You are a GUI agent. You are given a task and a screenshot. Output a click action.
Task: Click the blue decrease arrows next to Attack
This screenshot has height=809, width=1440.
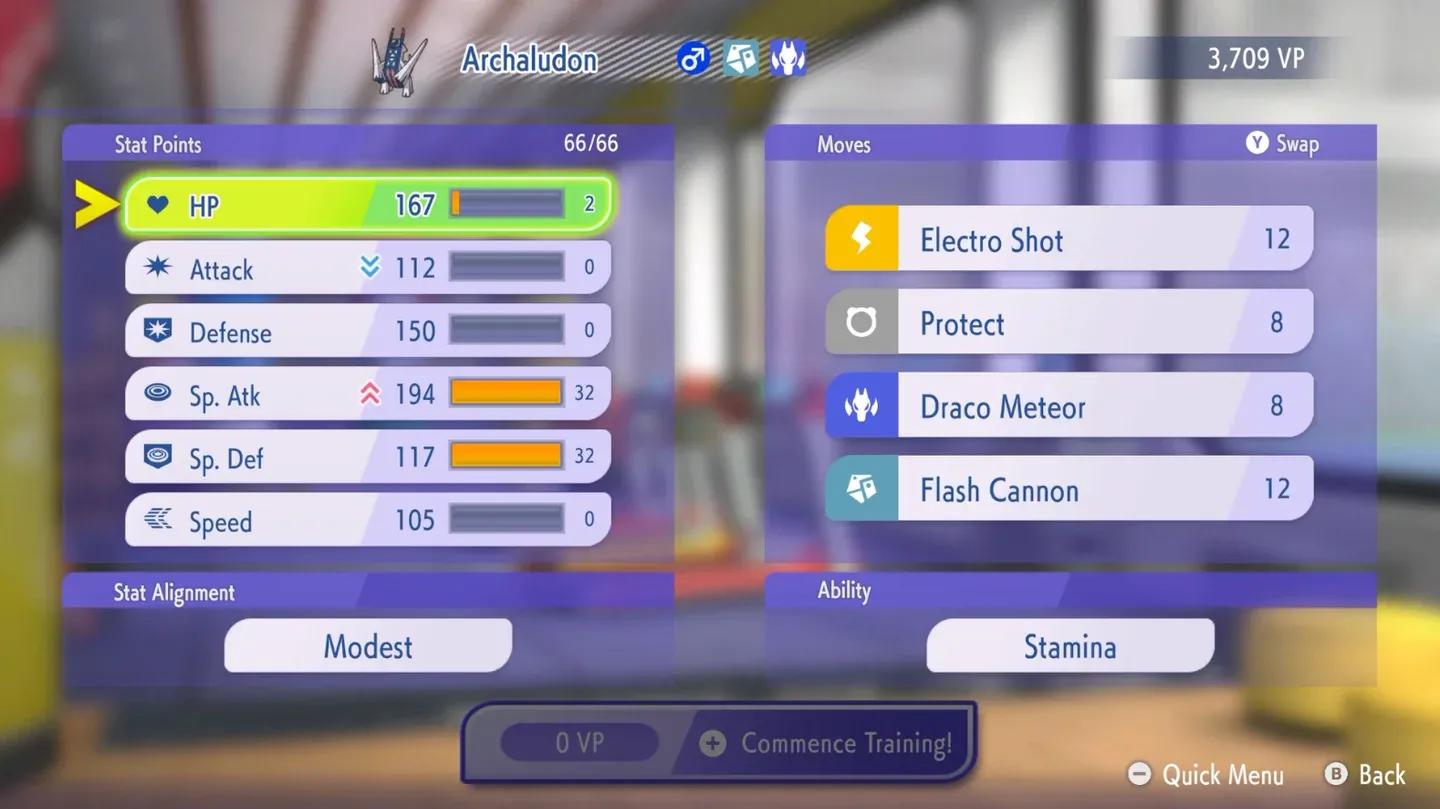click(369, 267)
